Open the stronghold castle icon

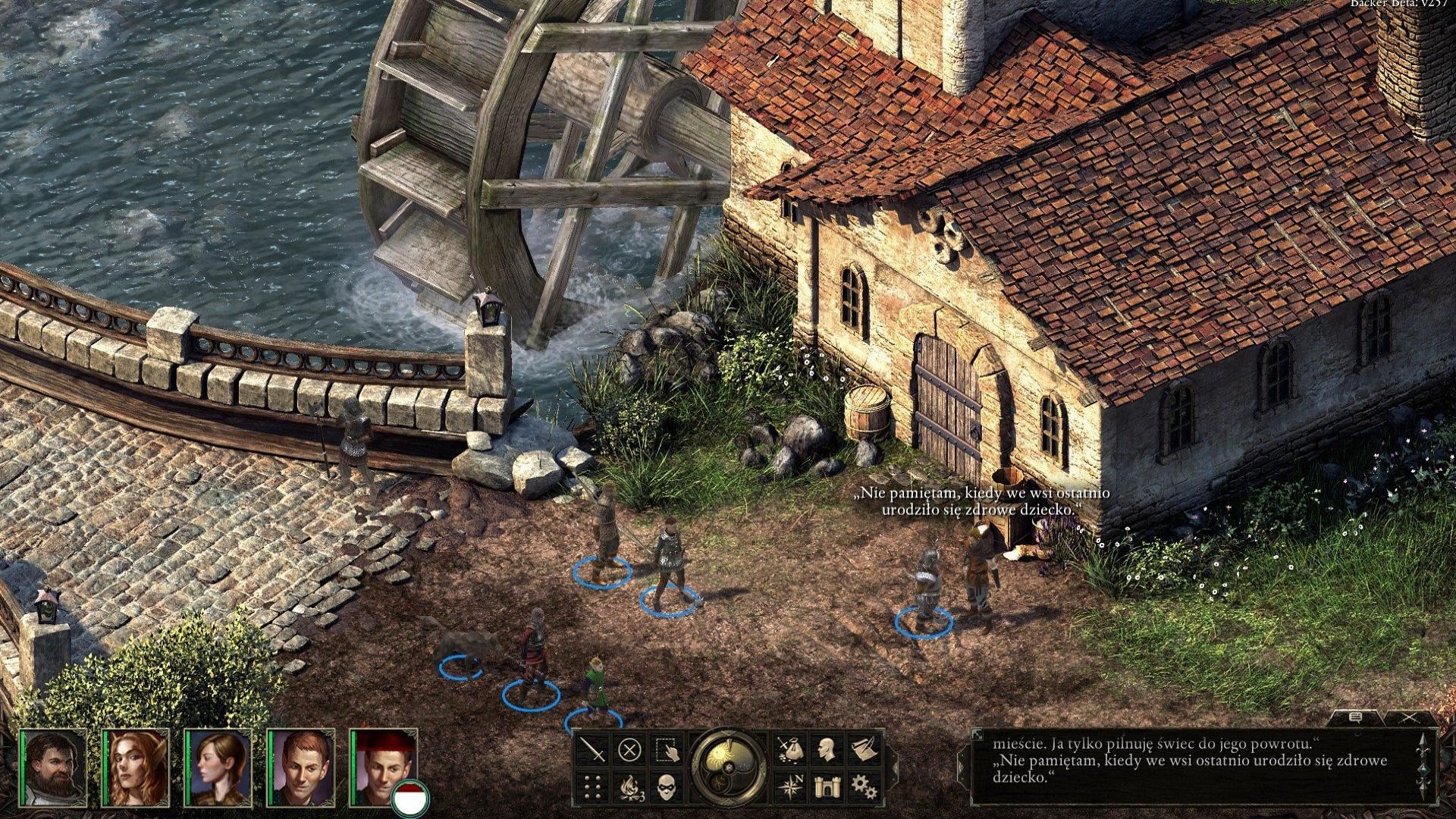(x=827, y=786)
